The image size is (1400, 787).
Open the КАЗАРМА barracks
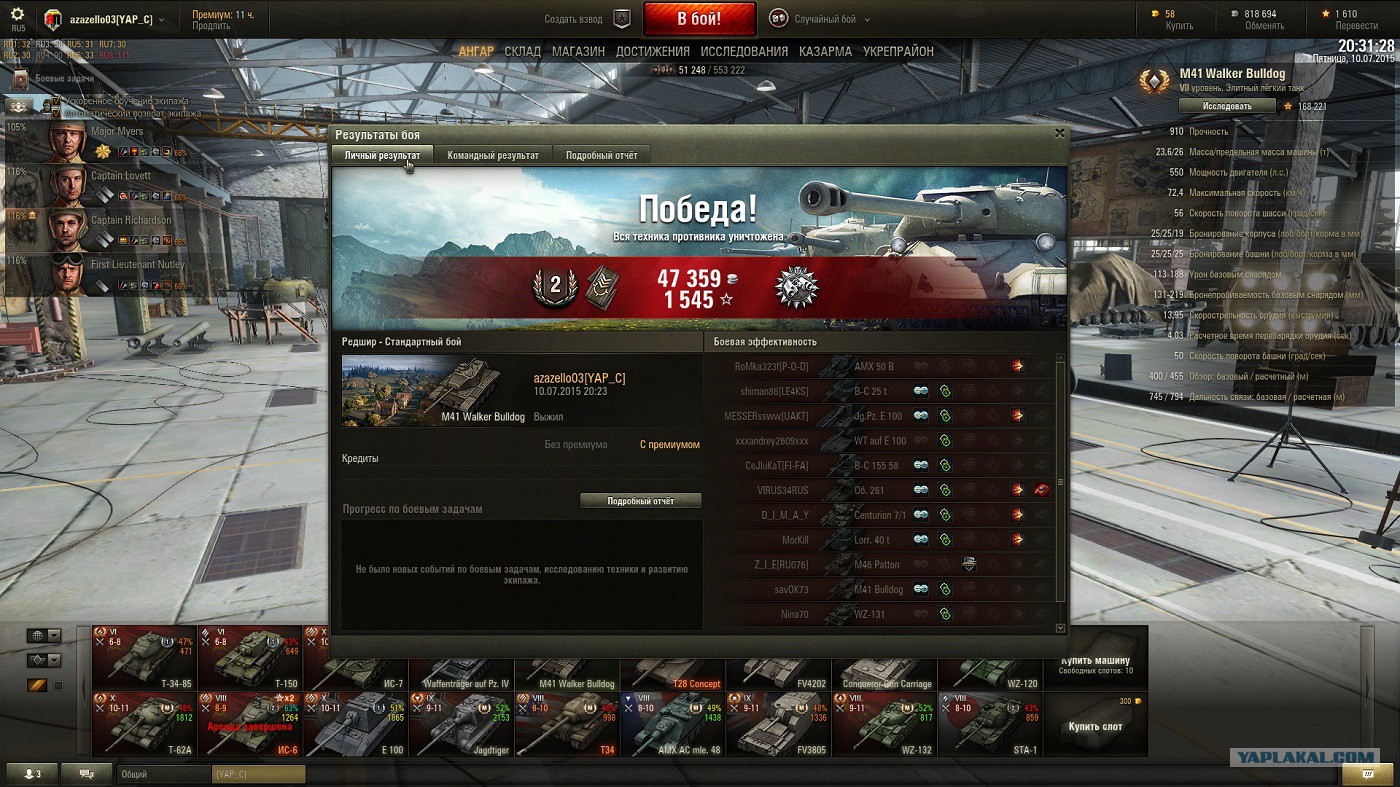[825, 51]
